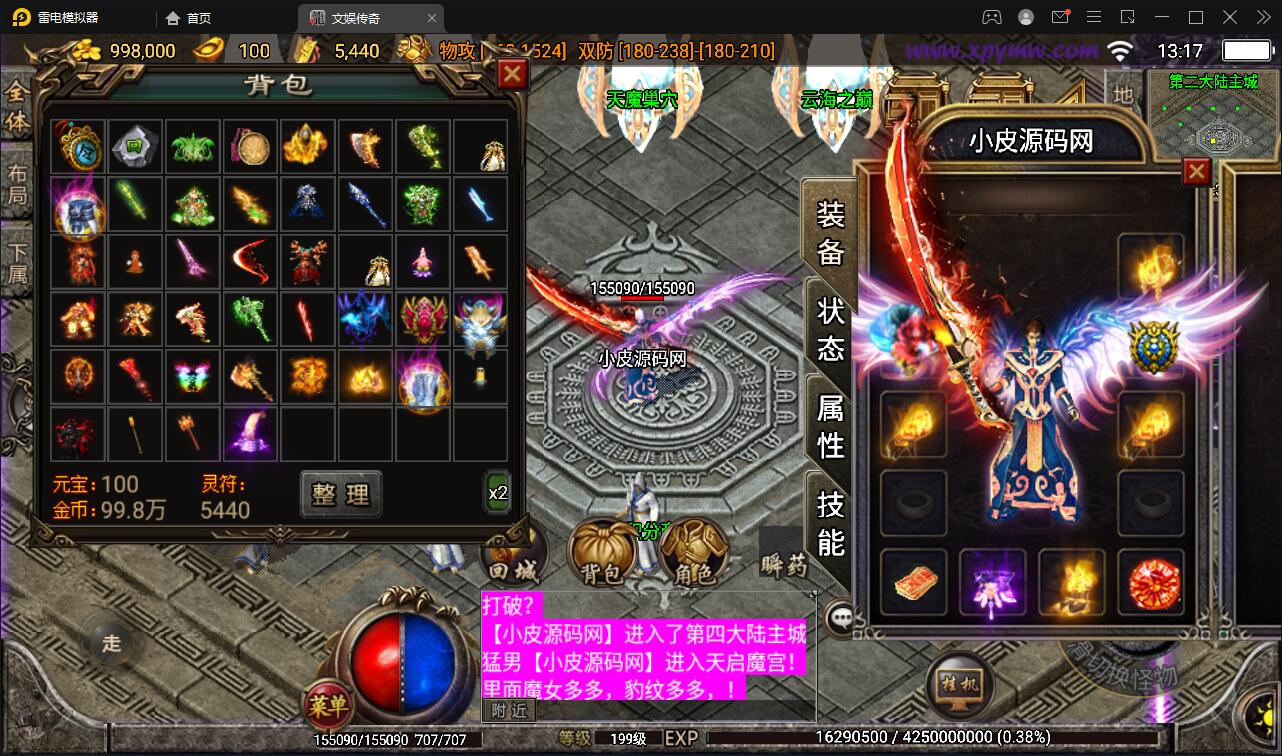This screenshot has height=756, width=1282.
Task: Click the x2 multiplier toggle in backpack
Action: point(497,492)
